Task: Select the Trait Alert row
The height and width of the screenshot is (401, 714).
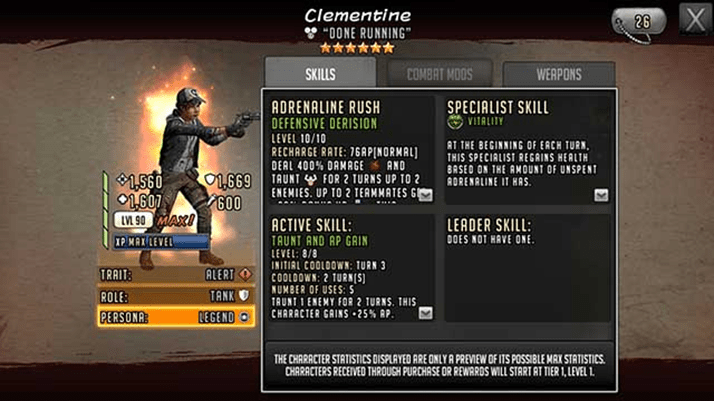Action: 175,274
